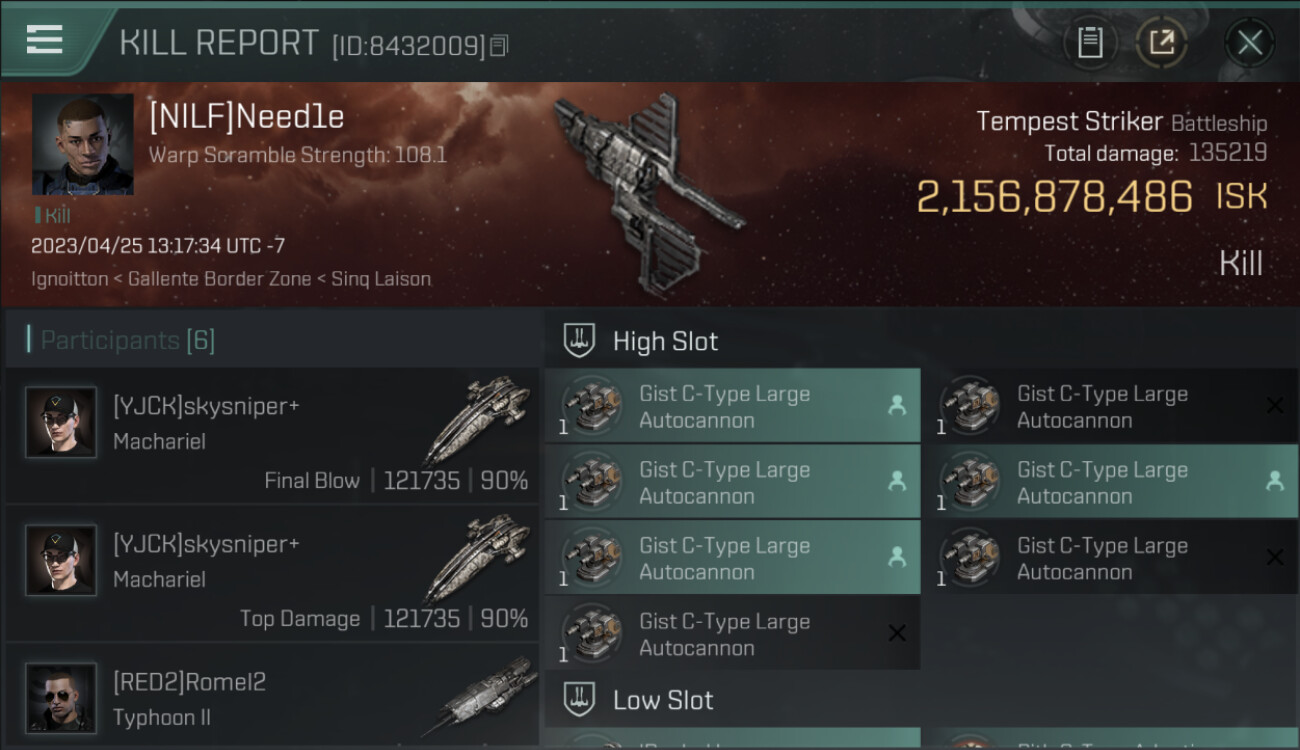View victim Needle's character portrait
The height and width of the screenshot is (750, 1300).
(x=82, y=144)
